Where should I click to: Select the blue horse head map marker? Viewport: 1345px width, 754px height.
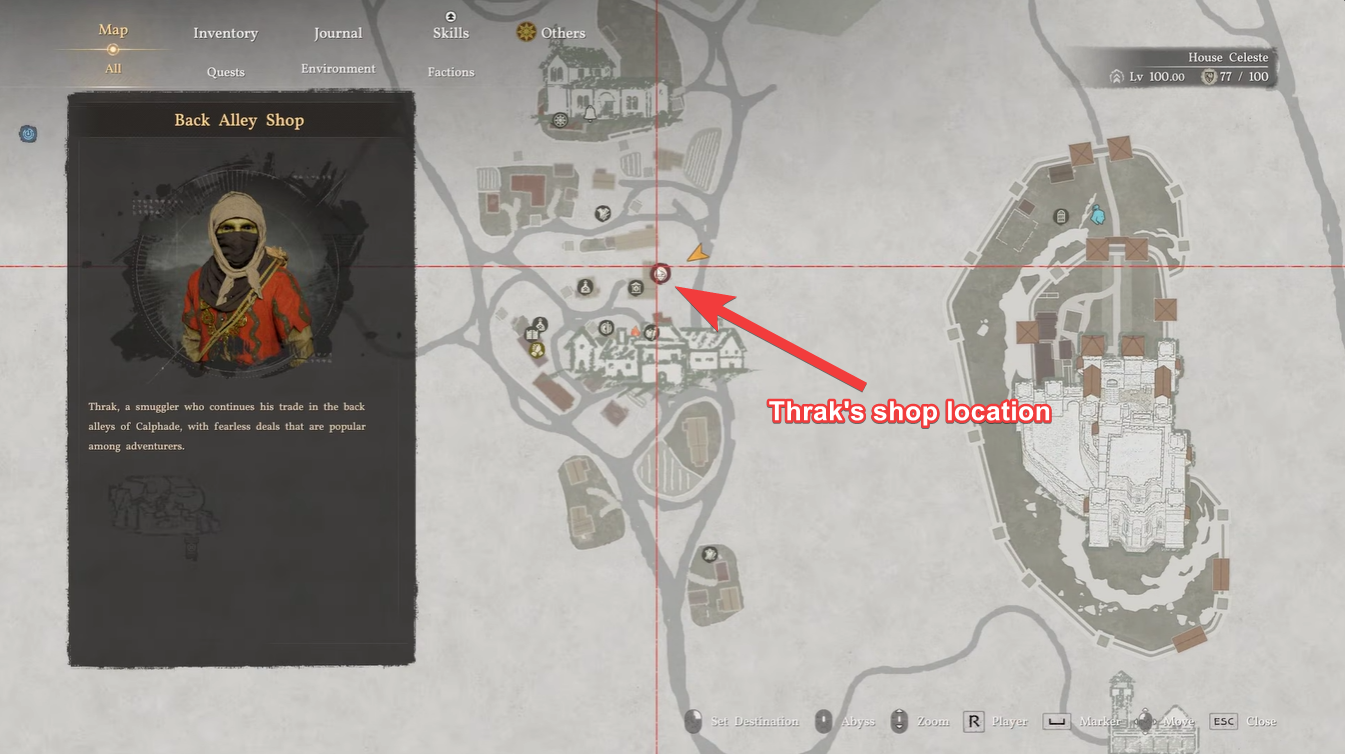(1097, 214)
